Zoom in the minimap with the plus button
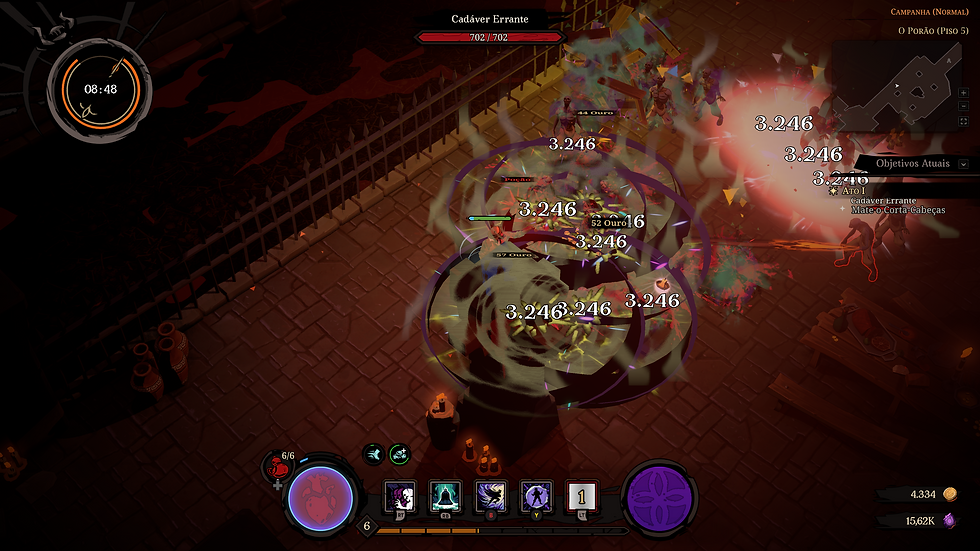 tap(964, 92)
